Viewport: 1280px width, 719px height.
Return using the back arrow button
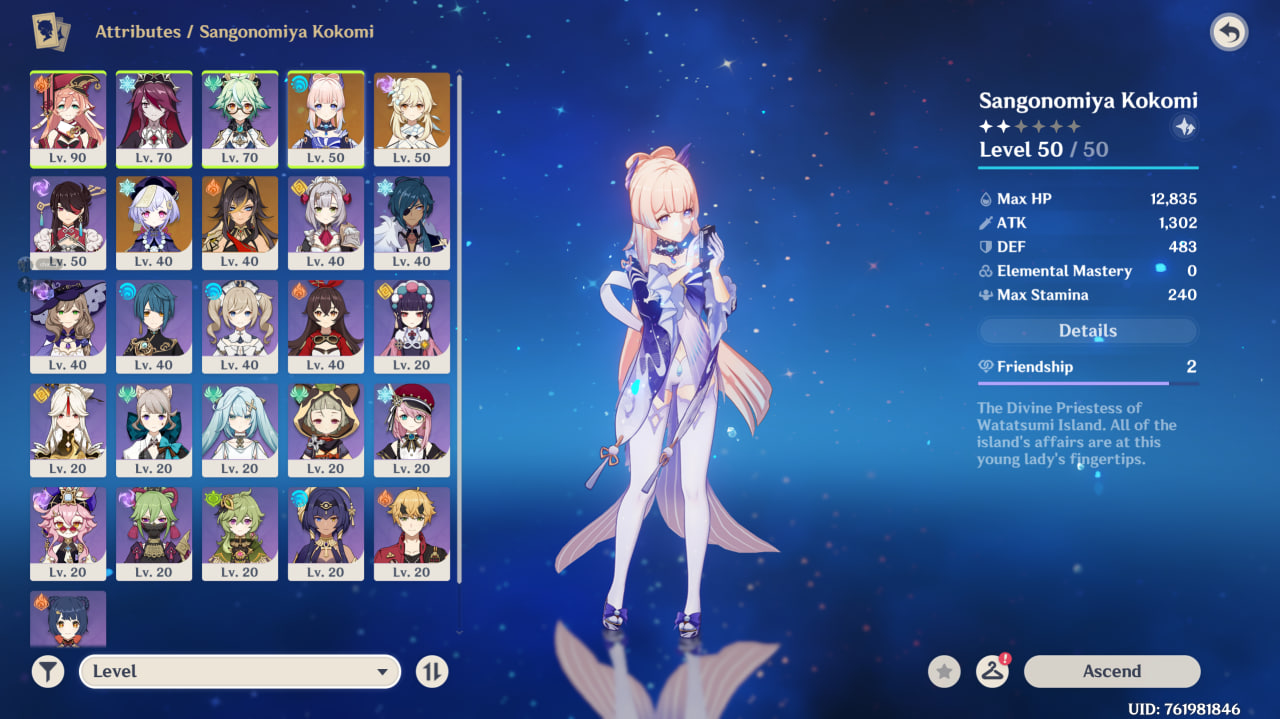(1229, 33)
